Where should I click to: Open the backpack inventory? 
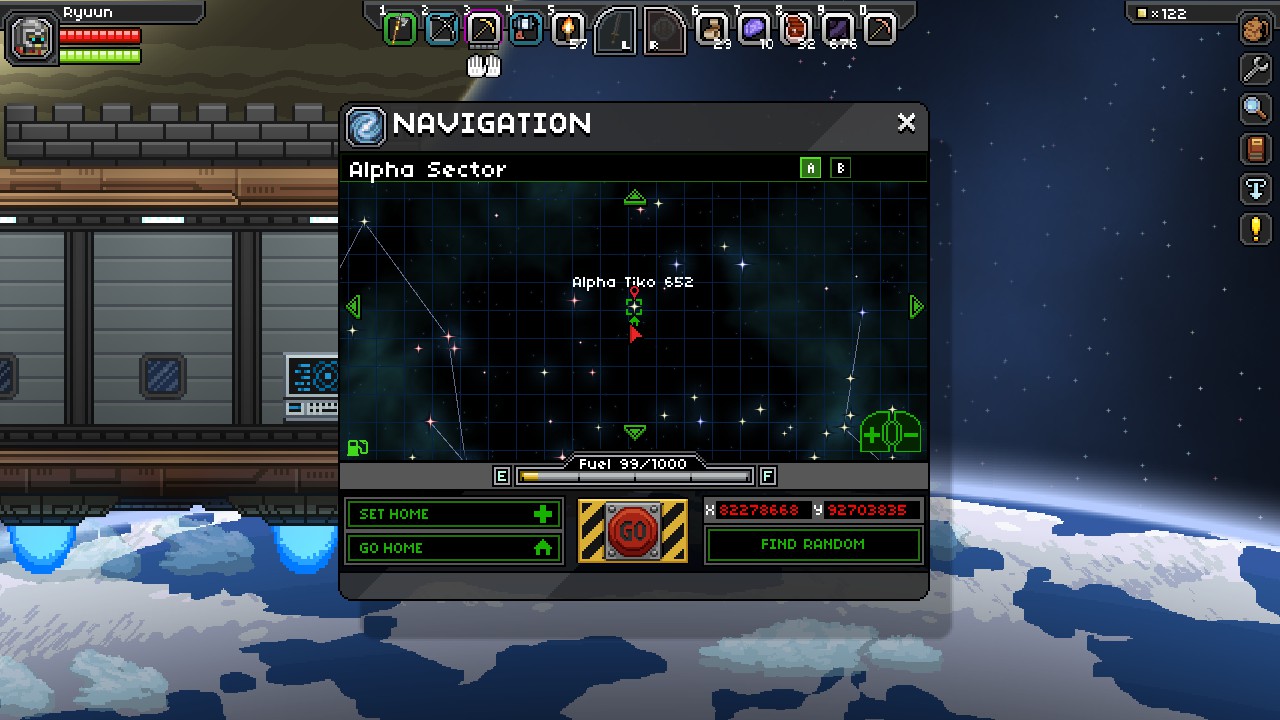click(1255, 29)
